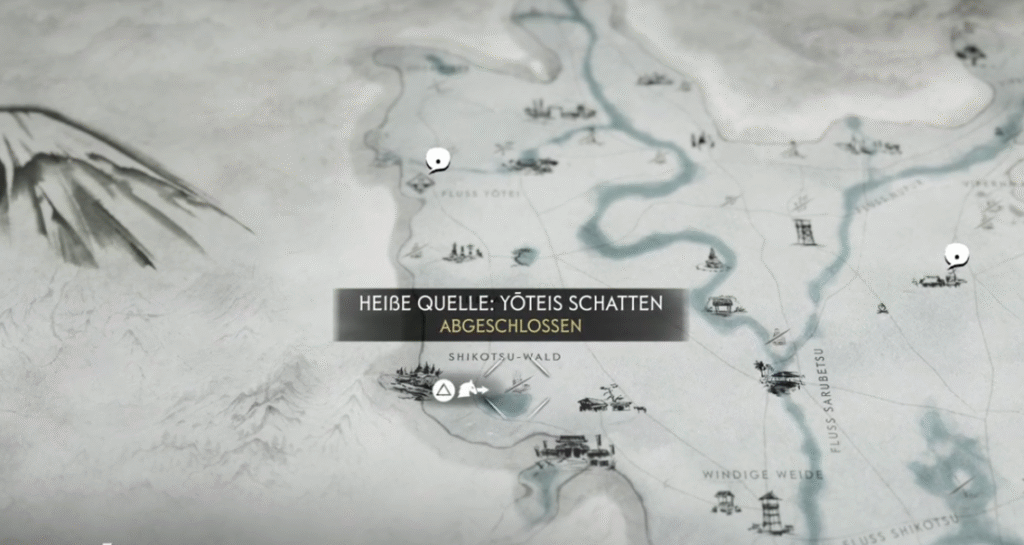Viewport: 1024px width, 545px height.
Task: Select the speech bubble marker above the eastern farmstead
Action: click(x=957, y=256)
